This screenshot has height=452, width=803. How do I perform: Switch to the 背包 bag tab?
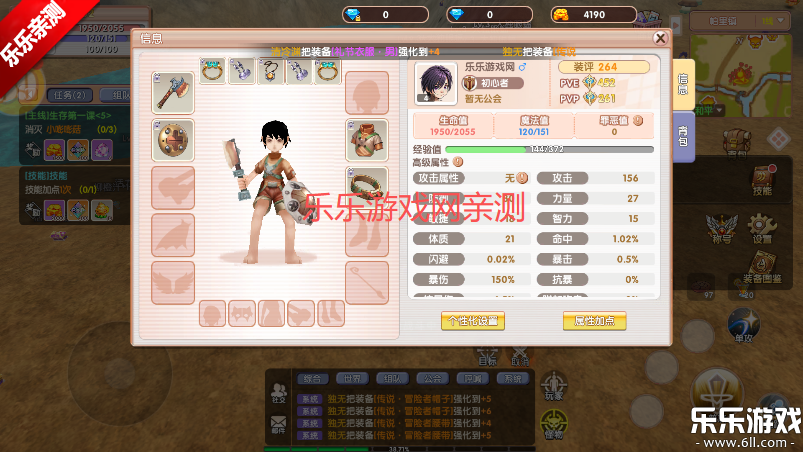tap(683, 136)
